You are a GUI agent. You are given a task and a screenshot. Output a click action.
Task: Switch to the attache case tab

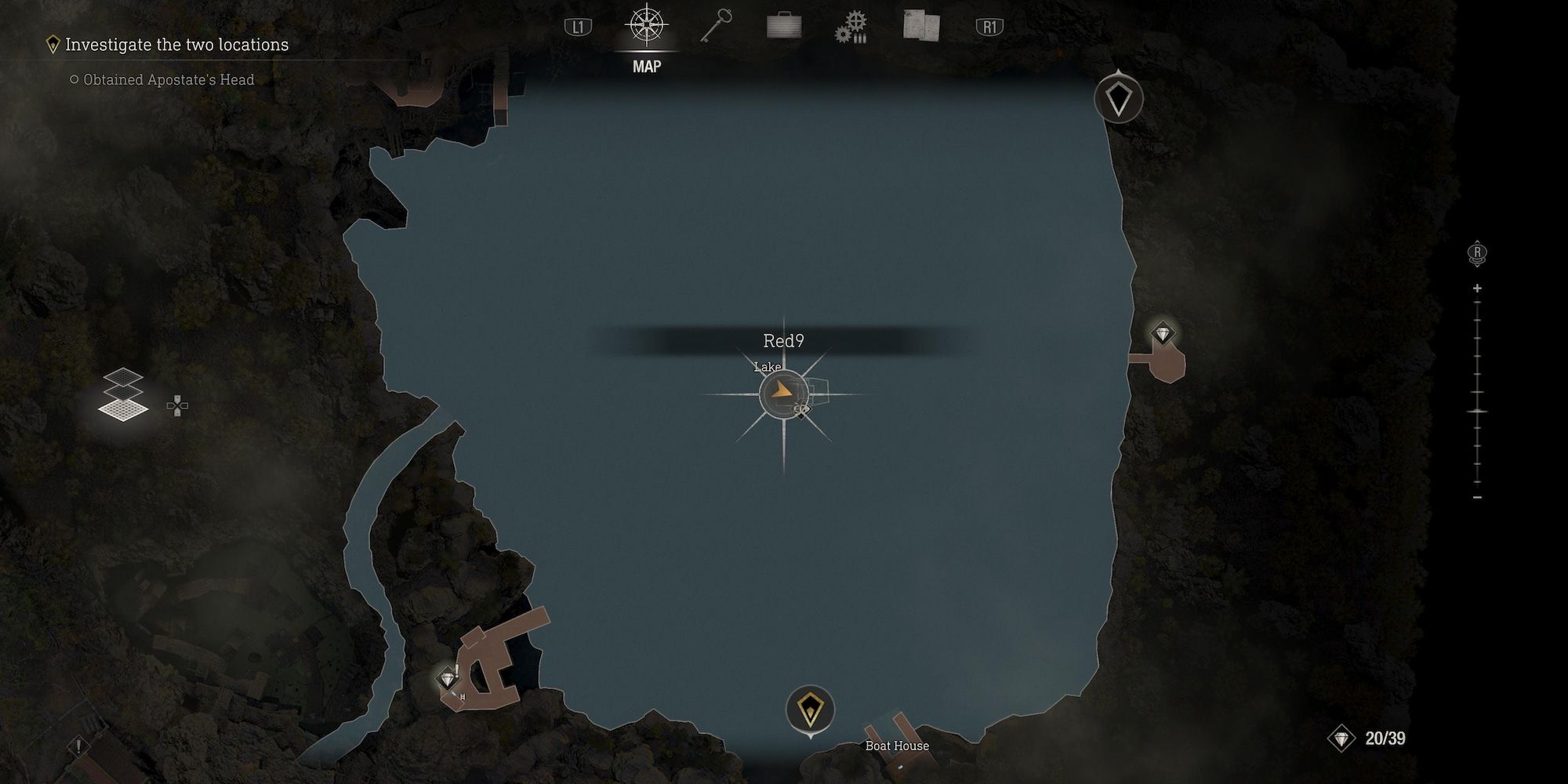pos(784,27)
